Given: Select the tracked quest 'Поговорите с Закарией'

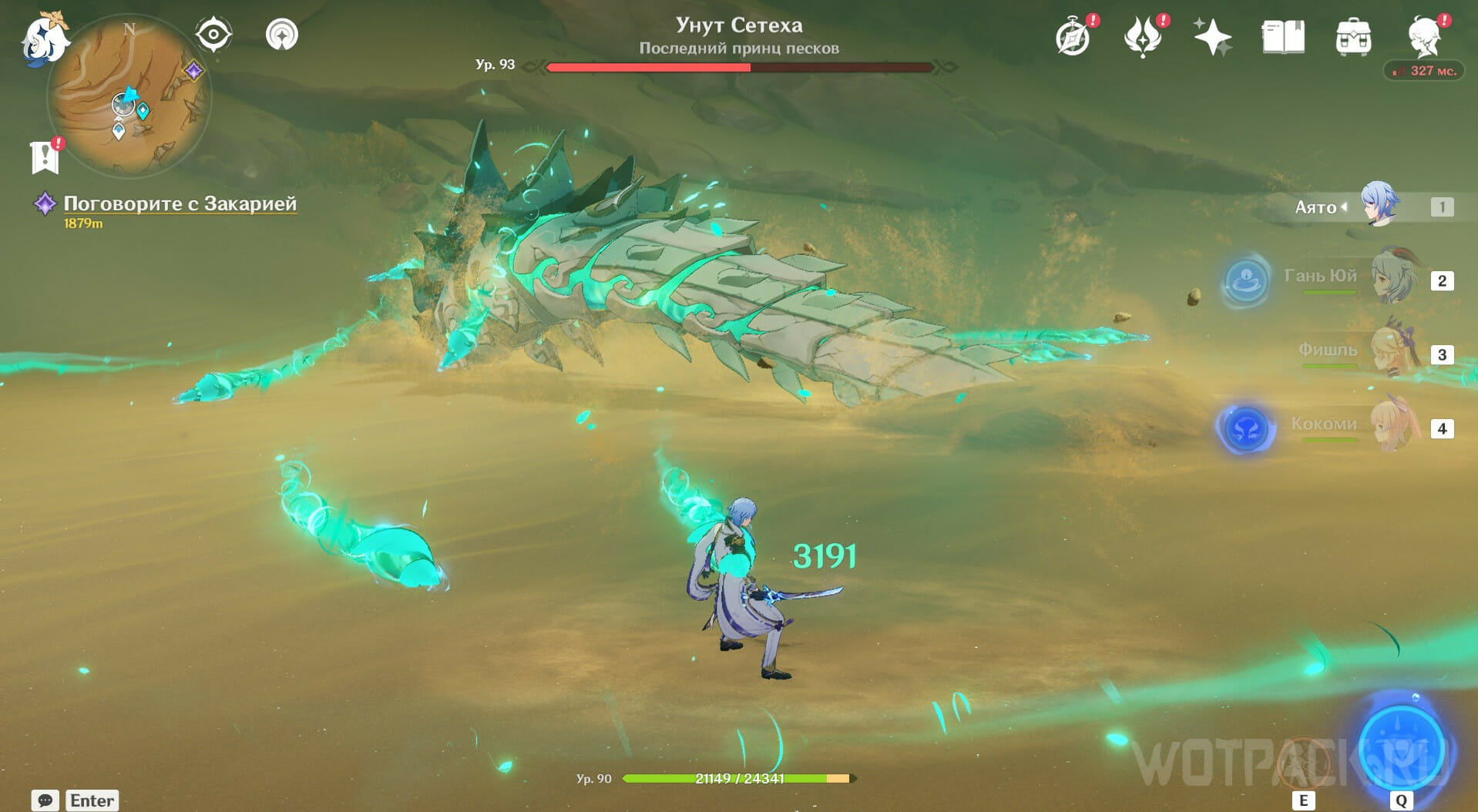Looking at the screenshot, I should pyautogui.click(x=180, y=203).
